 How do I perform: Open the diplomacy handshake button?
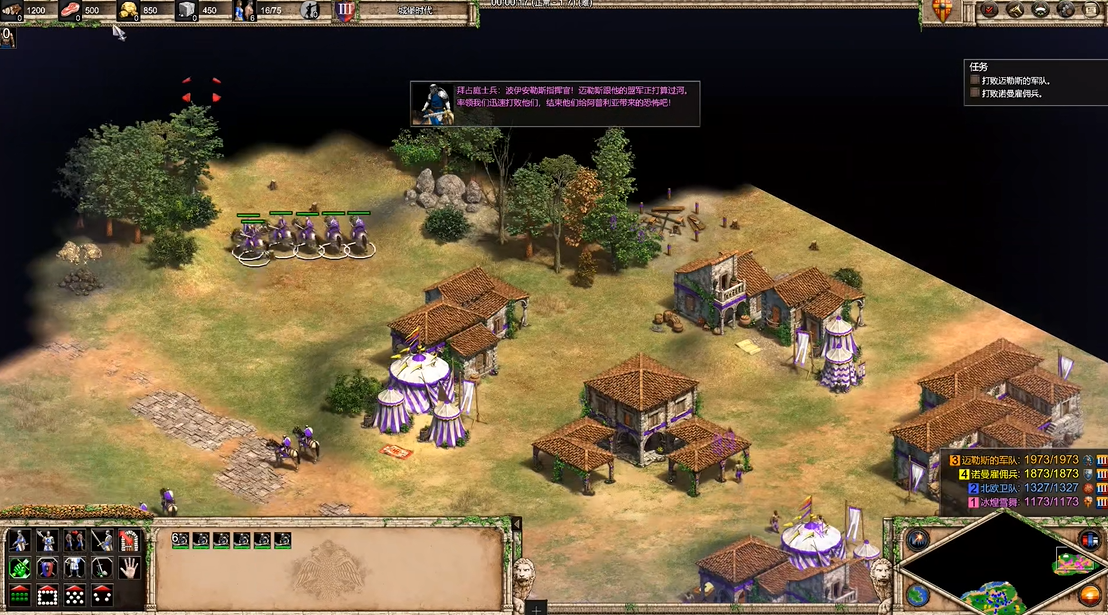click(x=1041, y=10)
